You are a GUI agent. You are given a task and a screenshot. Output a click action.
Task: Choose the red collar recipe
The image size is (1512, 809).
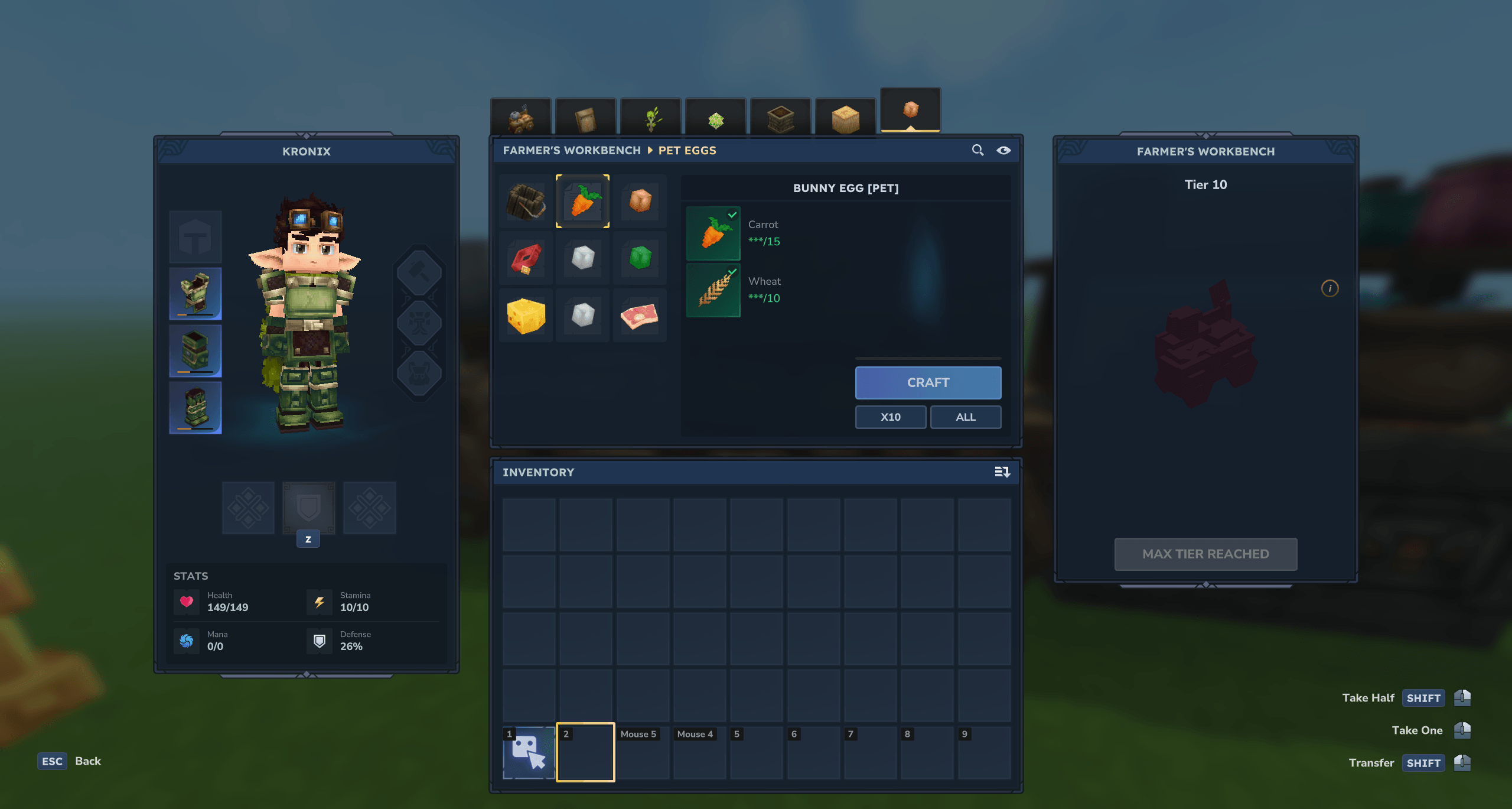pos(525,258)
